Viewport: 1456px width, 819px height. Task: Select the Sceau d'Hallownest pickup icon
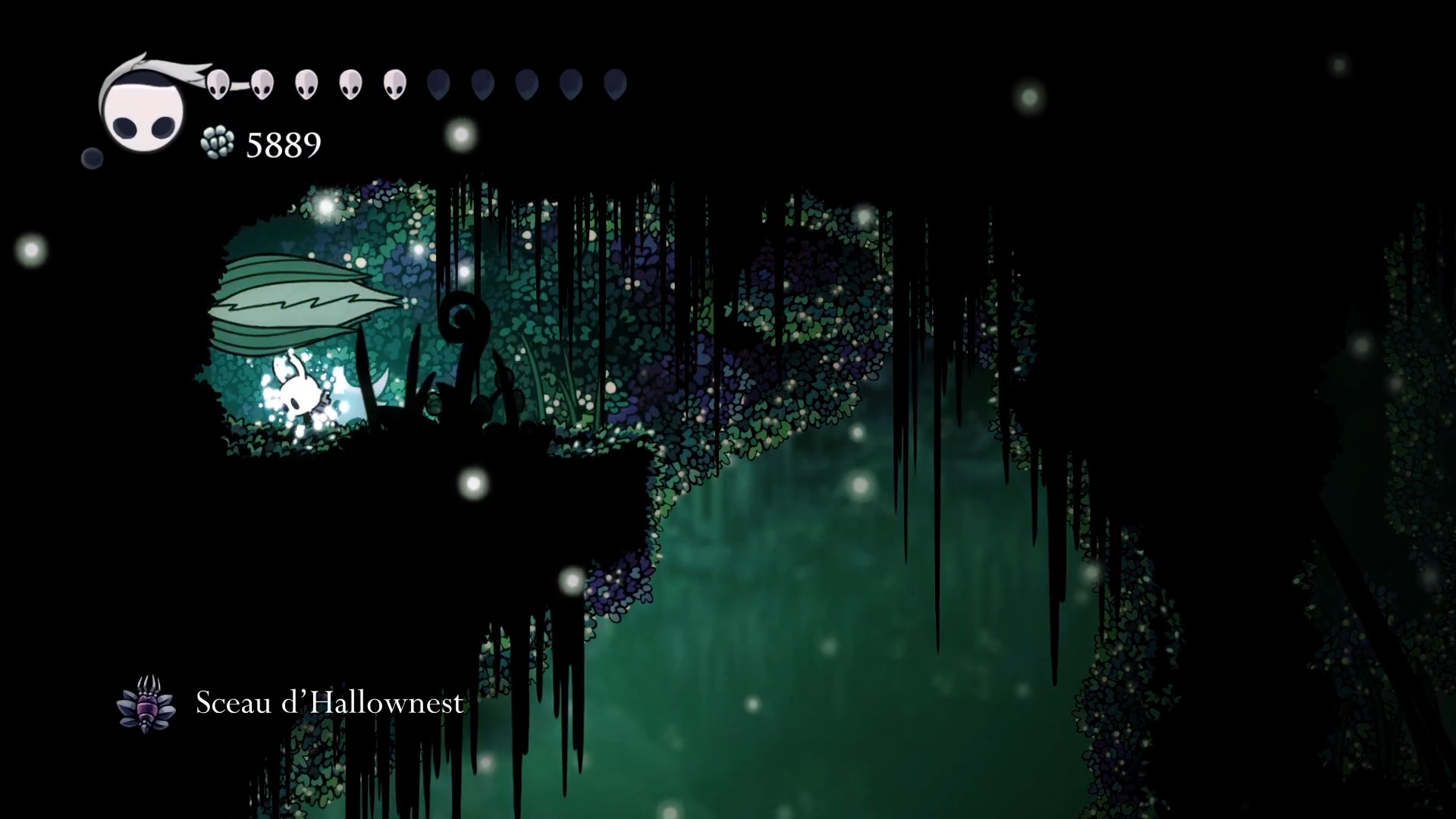click(146, 704)
